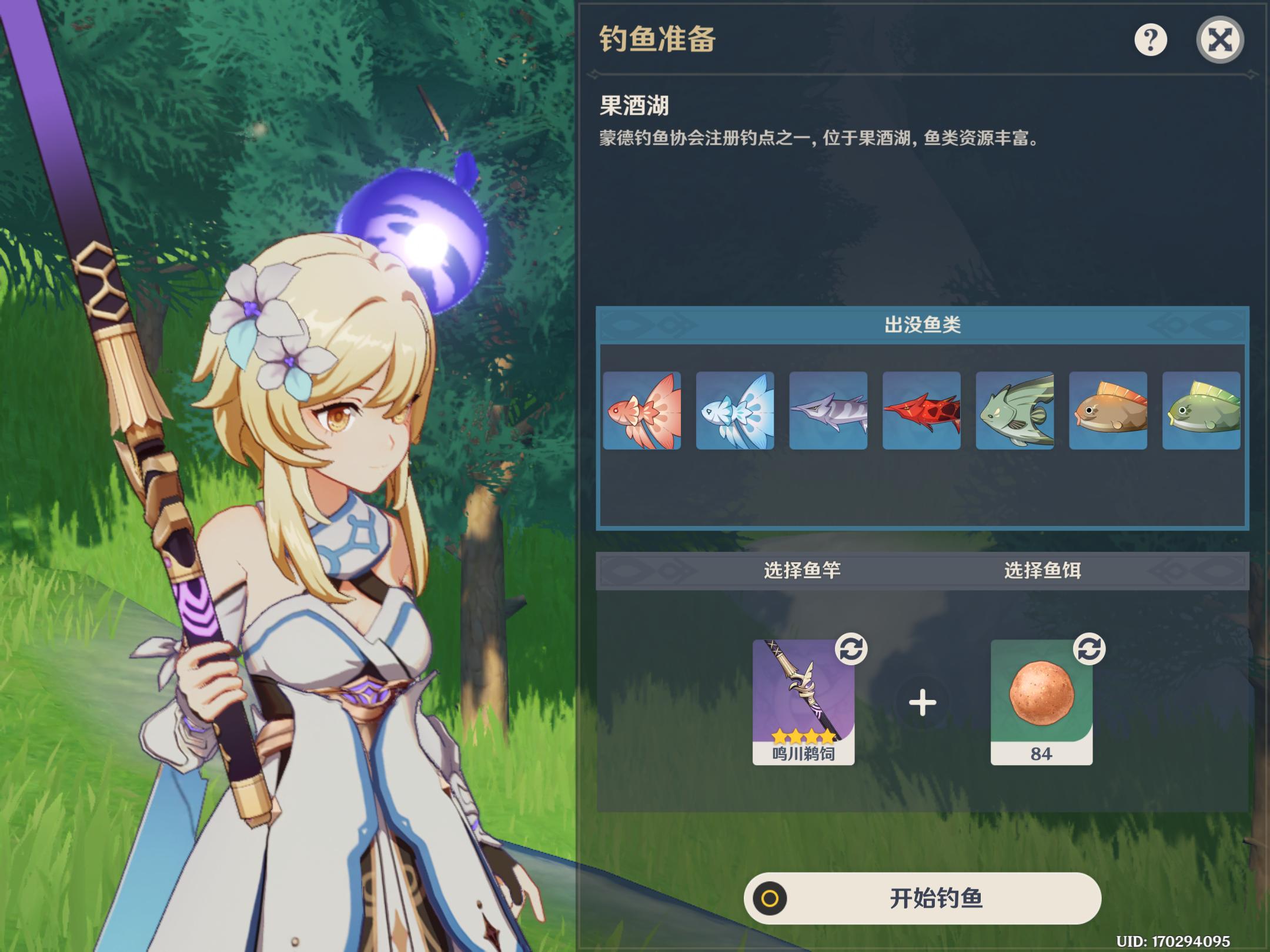
Task: View the crimson long-snouted fish
Action: pos(921,410)
